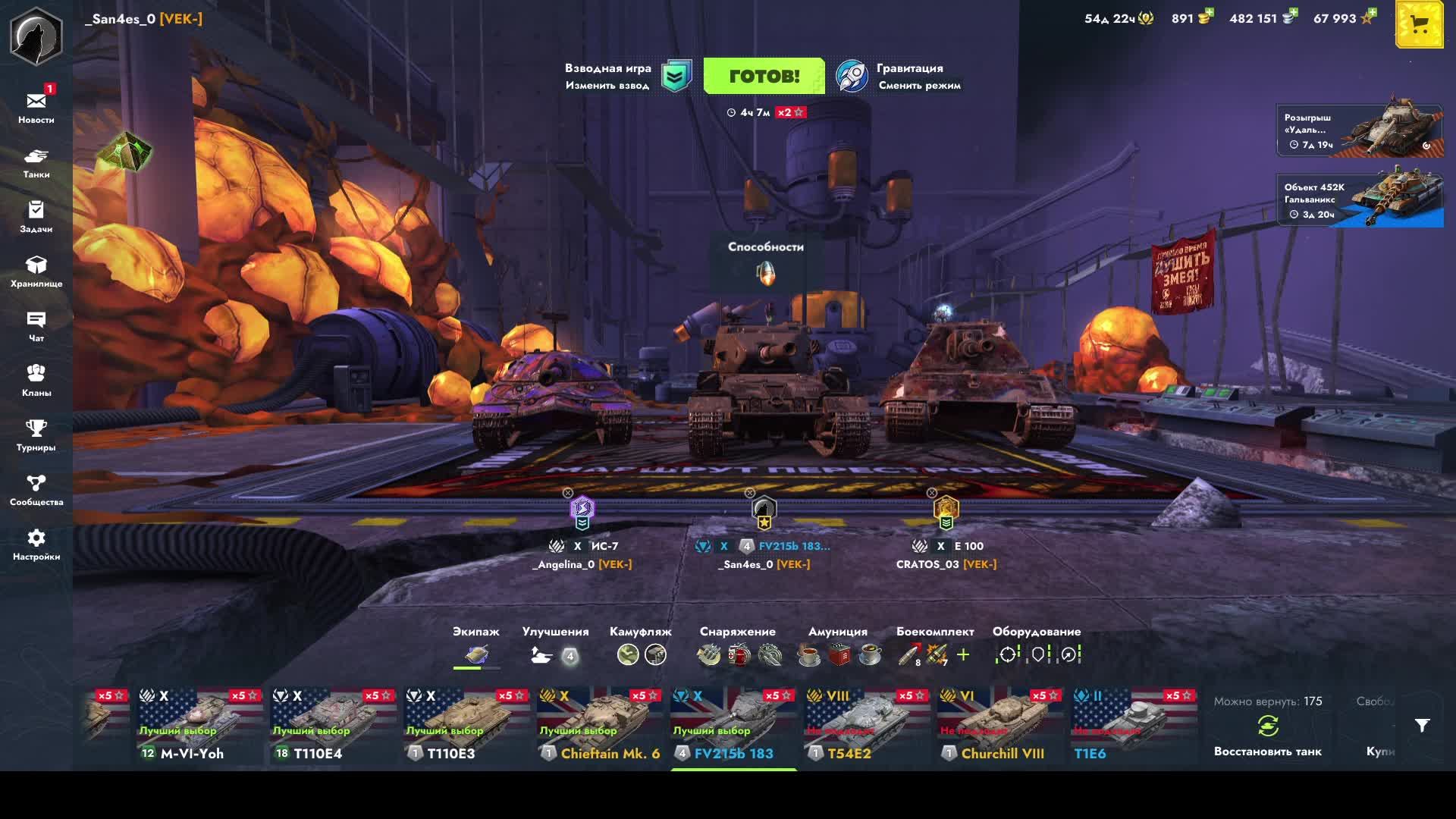The height and width of the screenshot is (819, 1456).
Task: Open the Чат chat panel
Action: [x=36, y=326]
